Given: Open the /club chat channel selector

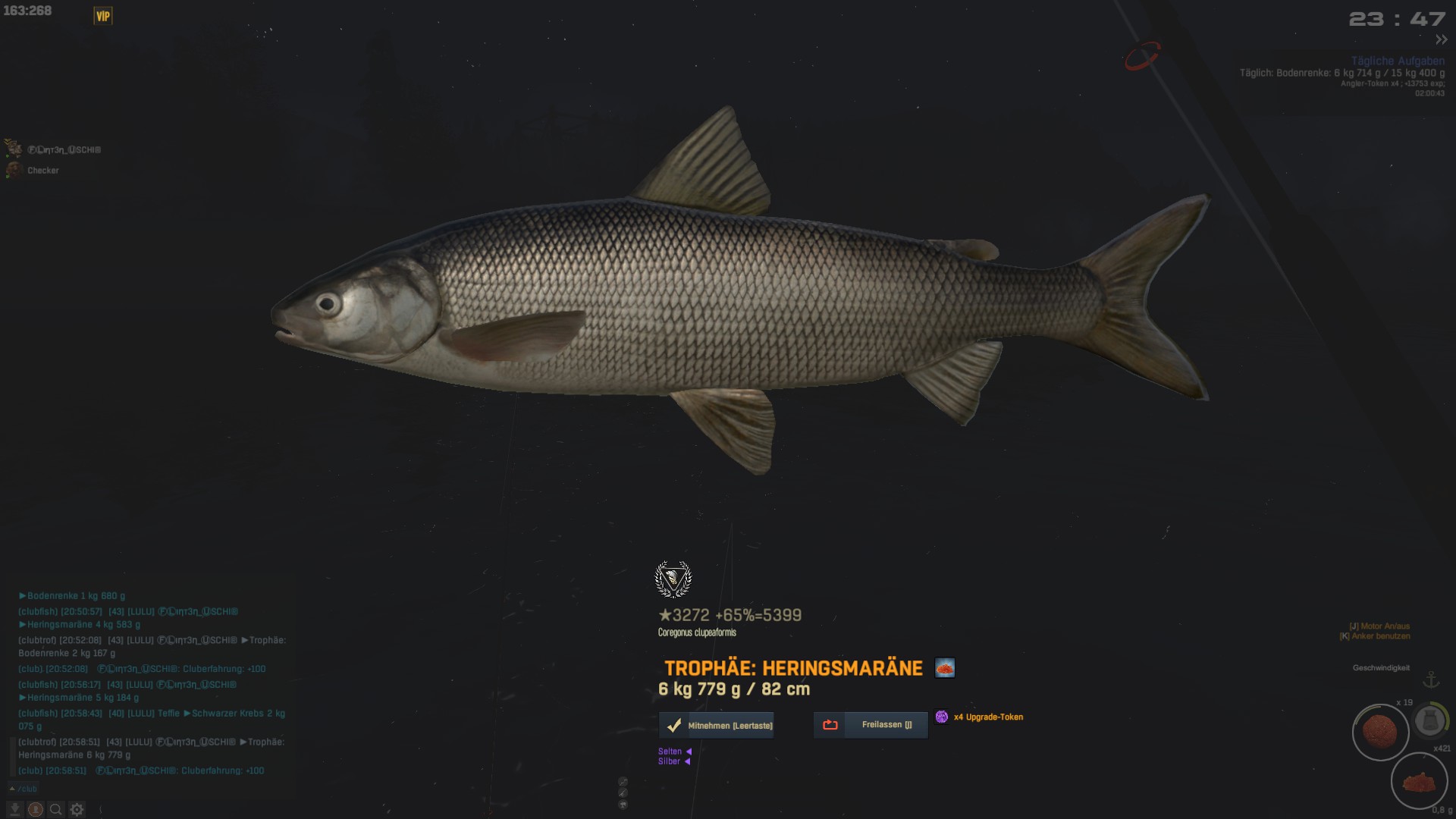Looking at the screenshot, I should 24,789.
